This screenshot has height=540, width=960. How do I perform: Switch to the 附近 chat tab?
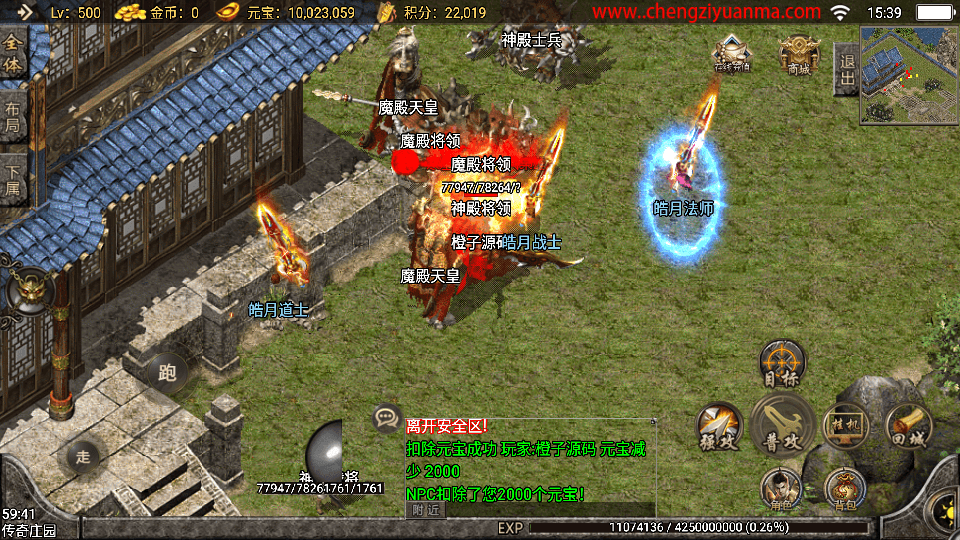point(424,509)
